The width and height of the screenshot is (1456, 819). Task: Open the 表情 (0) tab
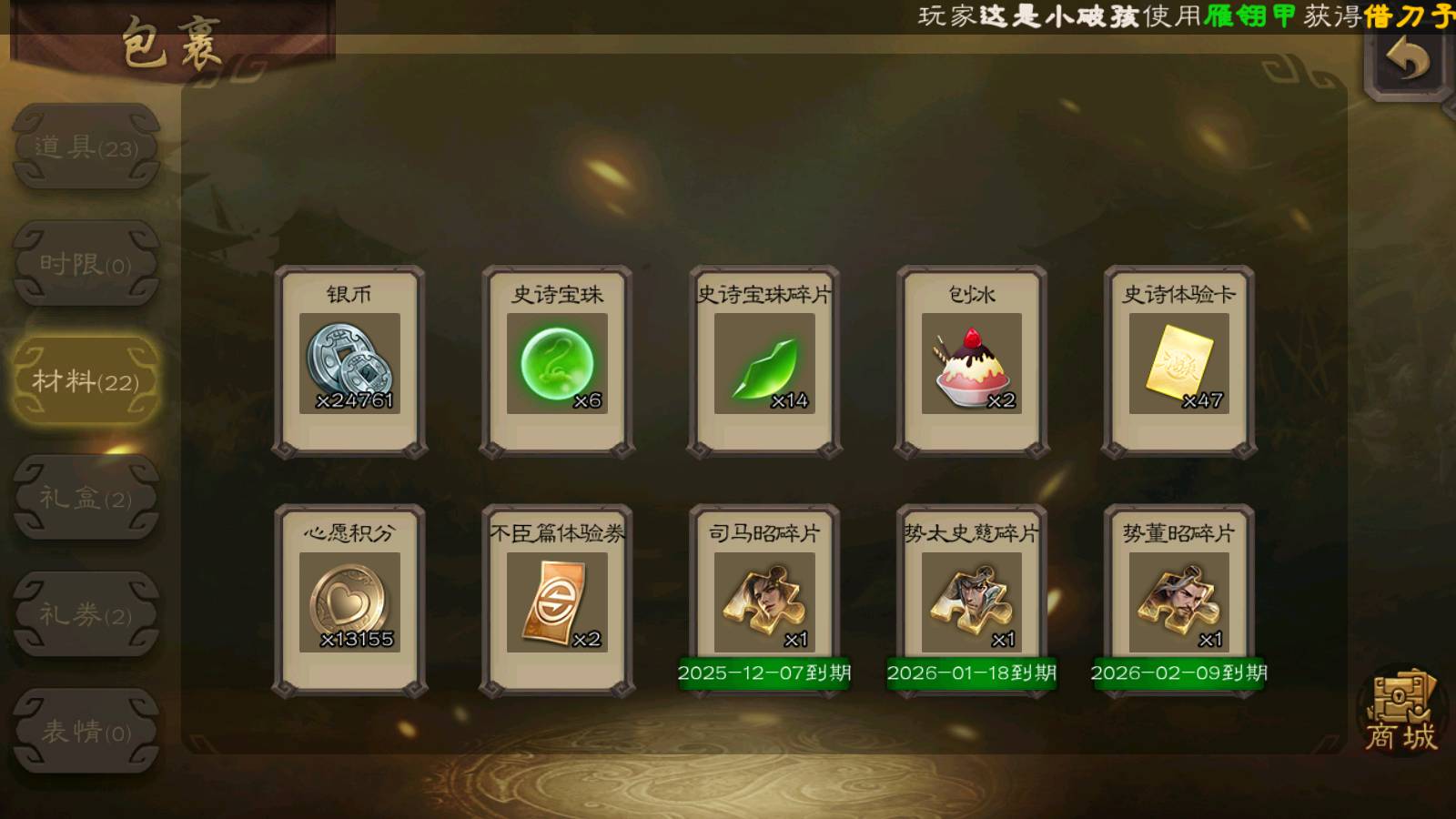[x=86, y=731]
